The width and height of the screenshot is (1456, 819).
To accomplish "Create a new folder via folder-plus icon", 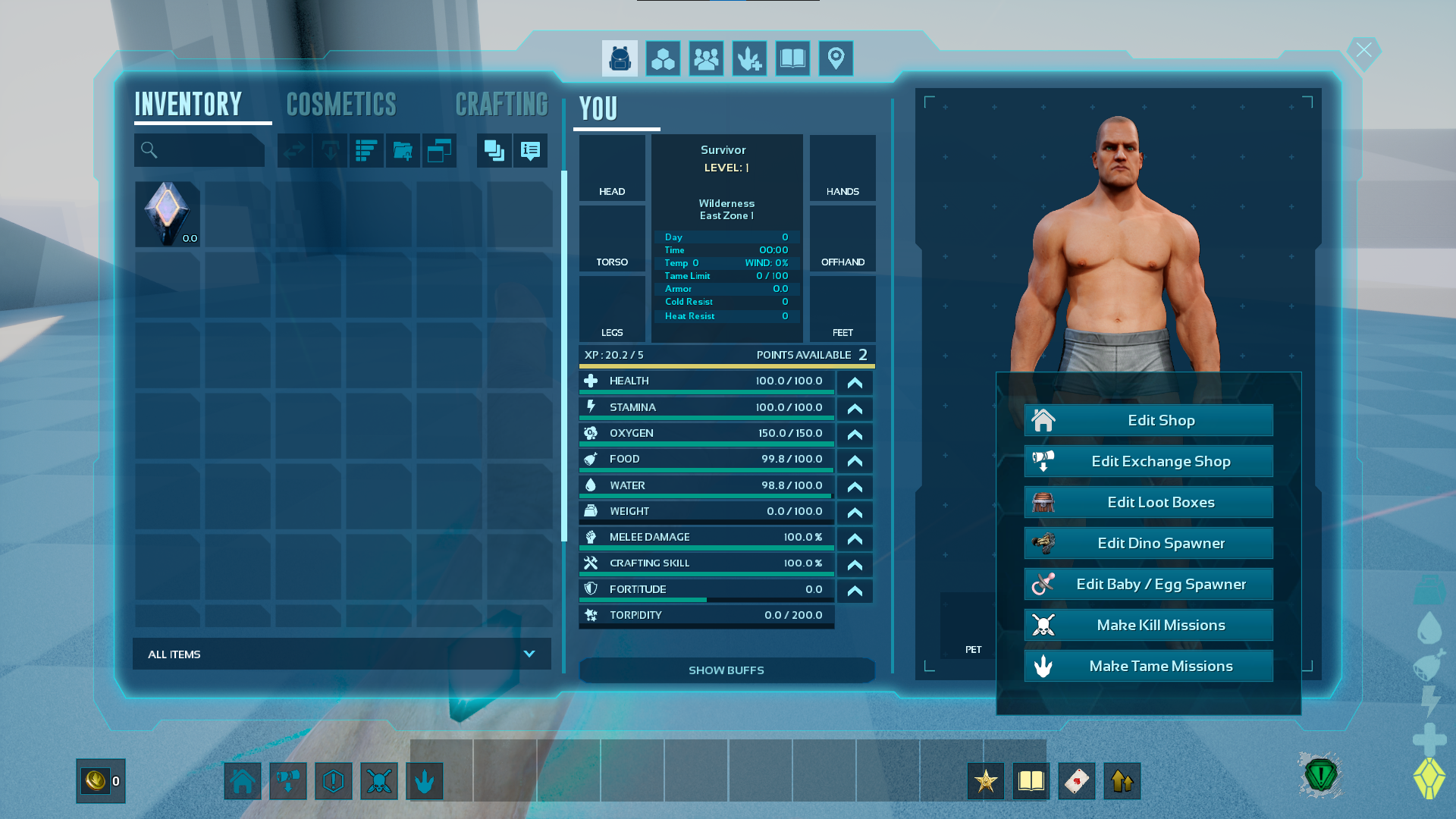I will (x=403, y=150).
